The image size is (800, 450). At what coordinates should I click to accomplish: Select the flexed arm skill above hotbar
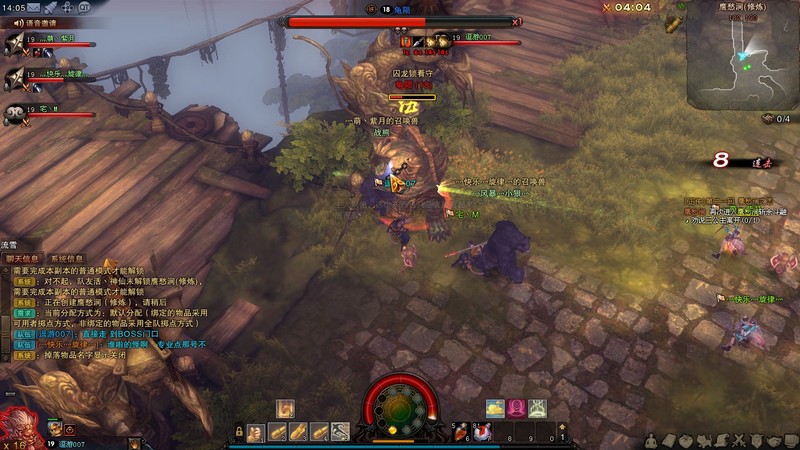pyautogui.click(x=285, y=408)
